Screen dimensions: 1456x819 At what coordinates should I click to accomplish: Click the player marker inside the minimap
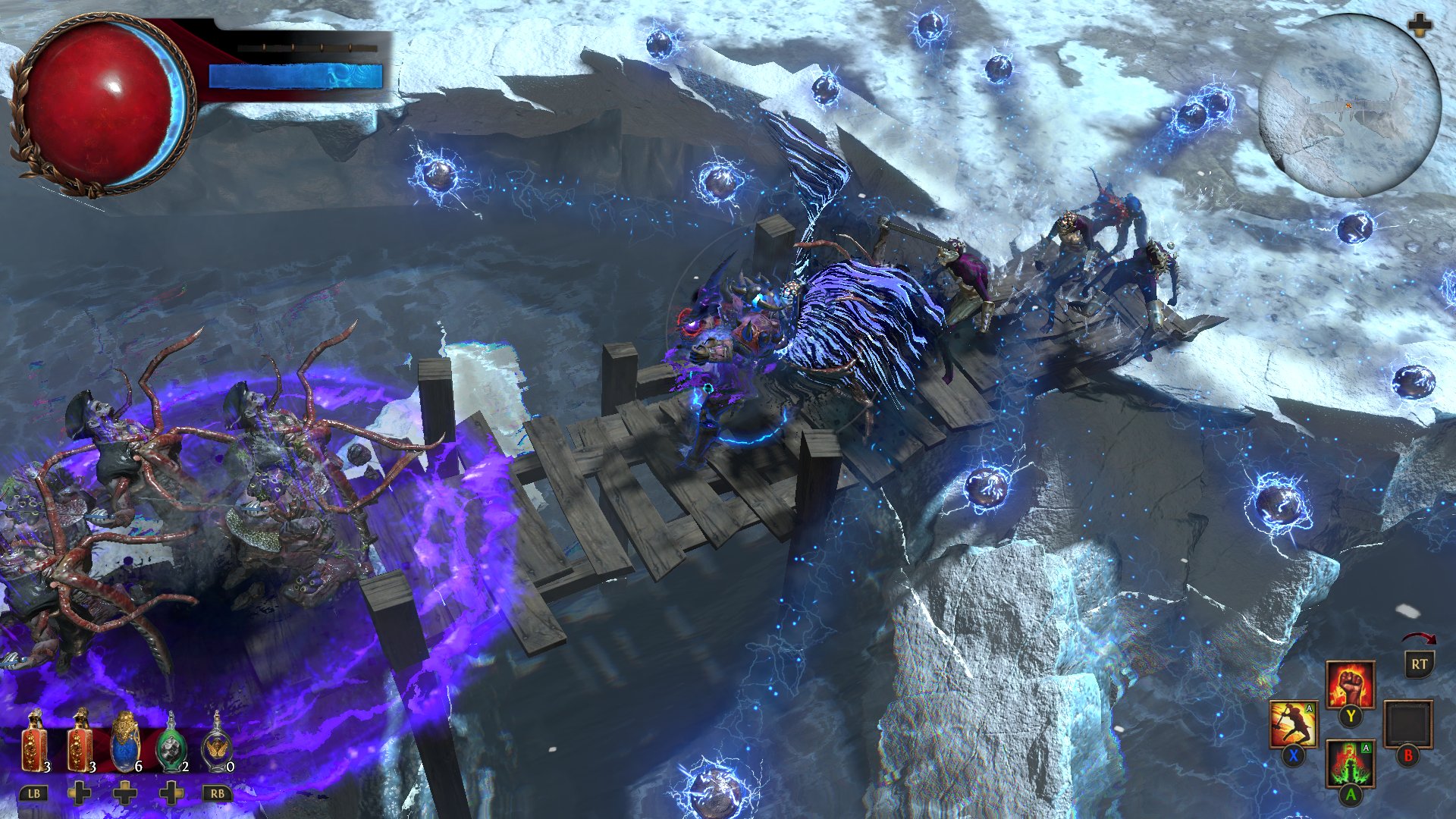1349,105
